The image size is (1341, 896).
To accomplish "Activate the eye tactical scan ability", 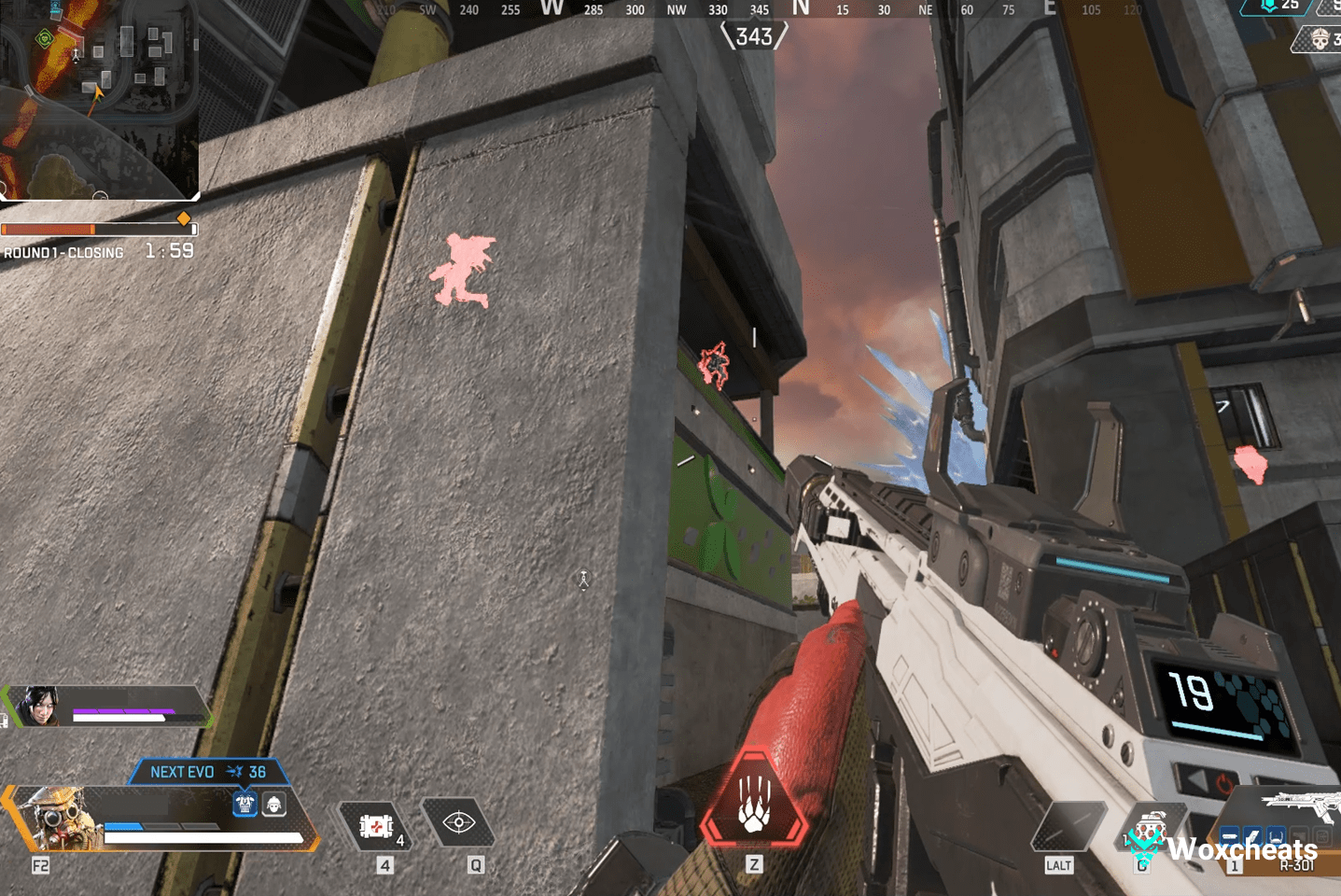I will pos(458,822).
